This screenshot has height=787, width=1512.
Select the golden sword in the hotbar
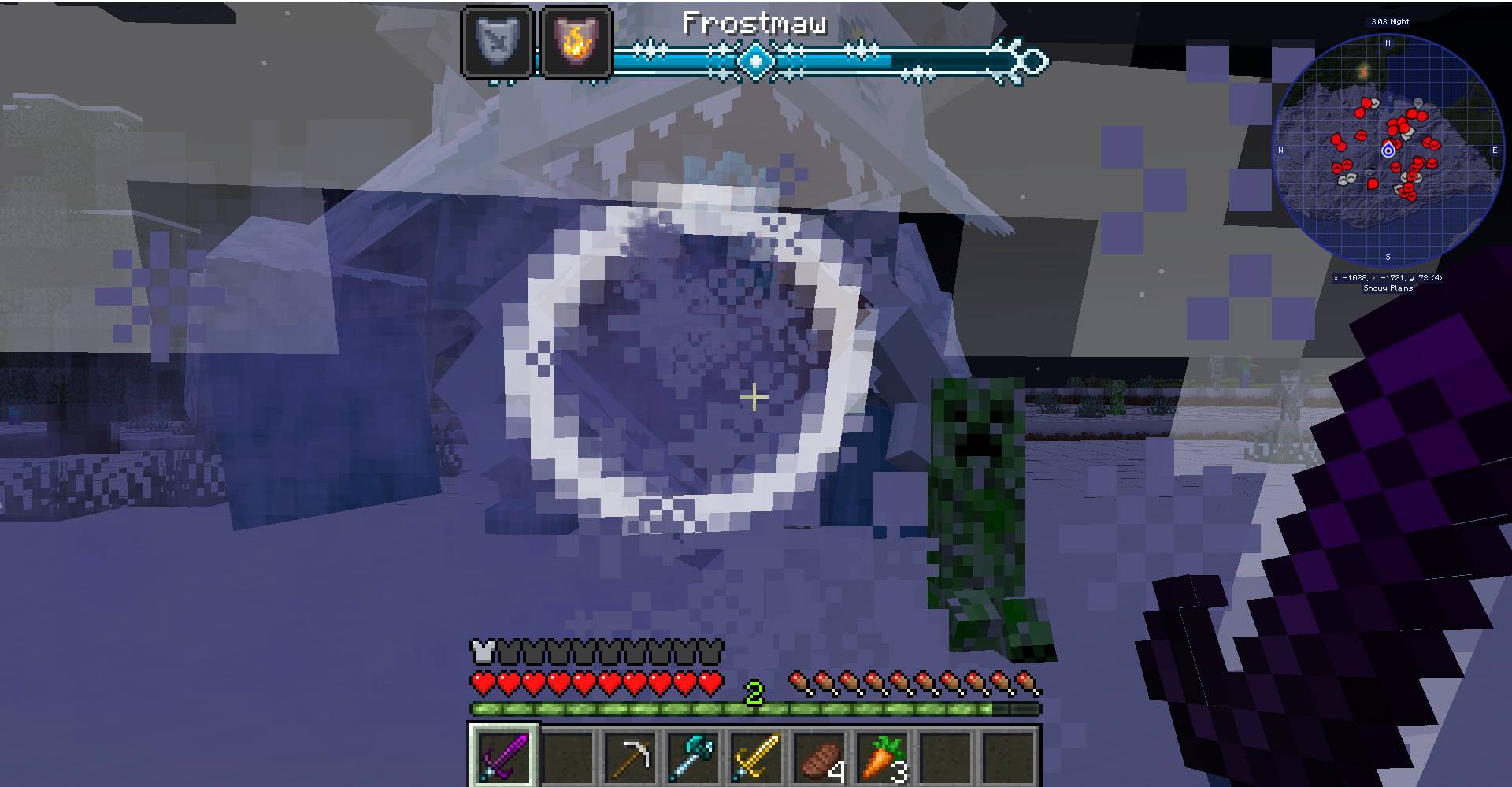tap(756, 757)
